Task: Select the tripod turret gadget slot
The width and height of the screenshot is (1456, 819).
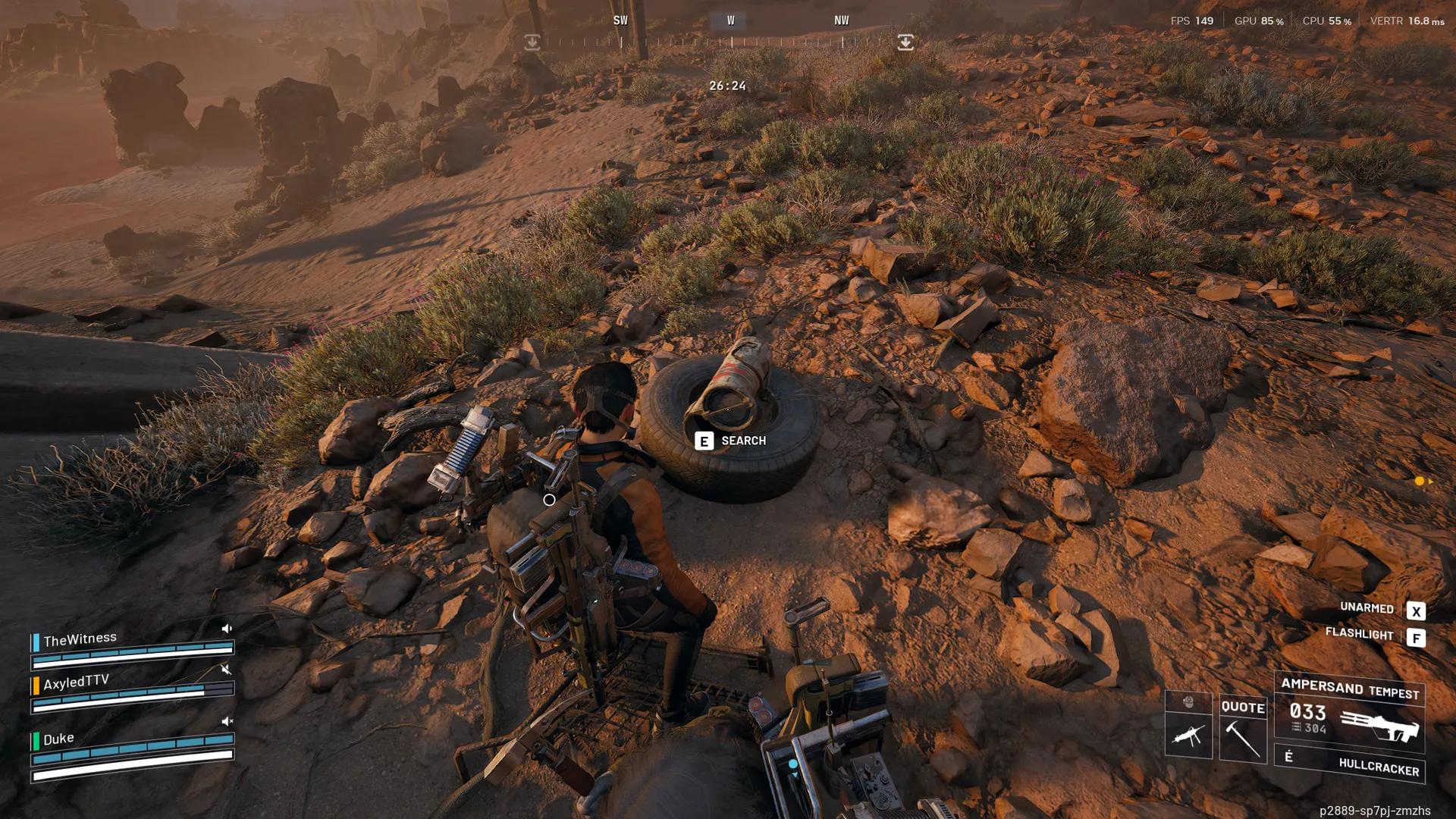Action: click(1188, 734)
